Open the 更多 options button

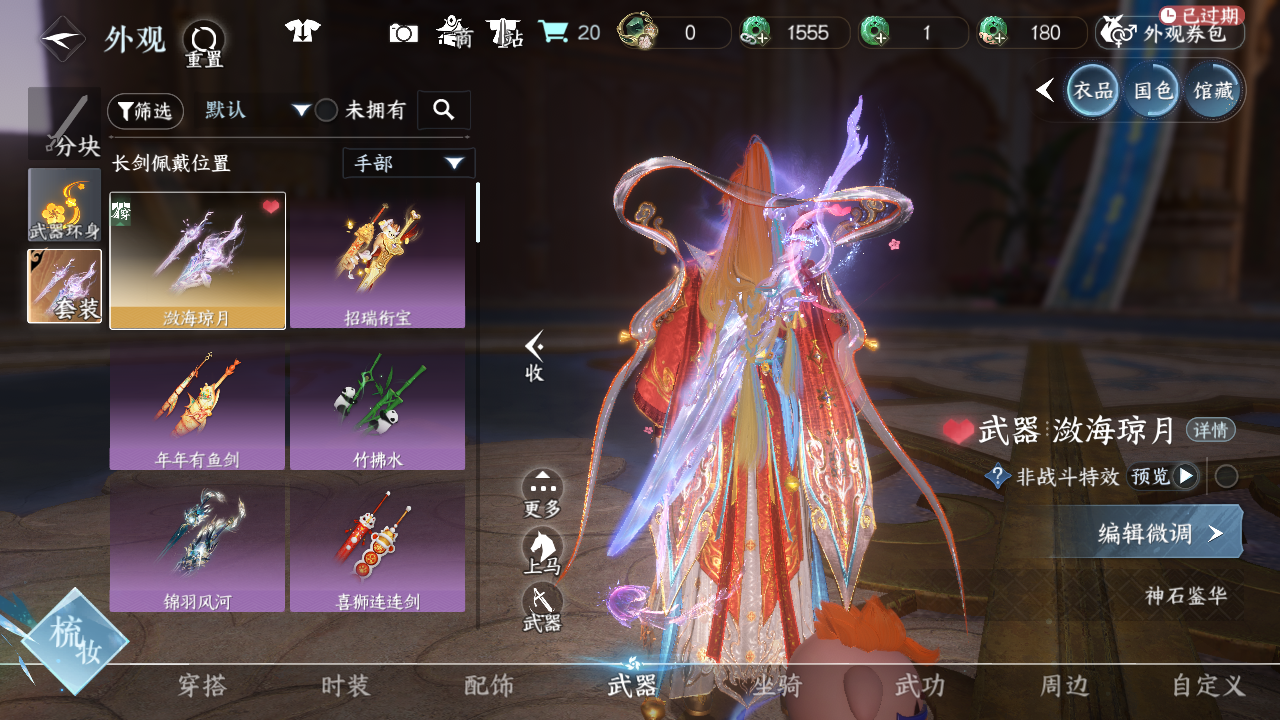[542, 494]
